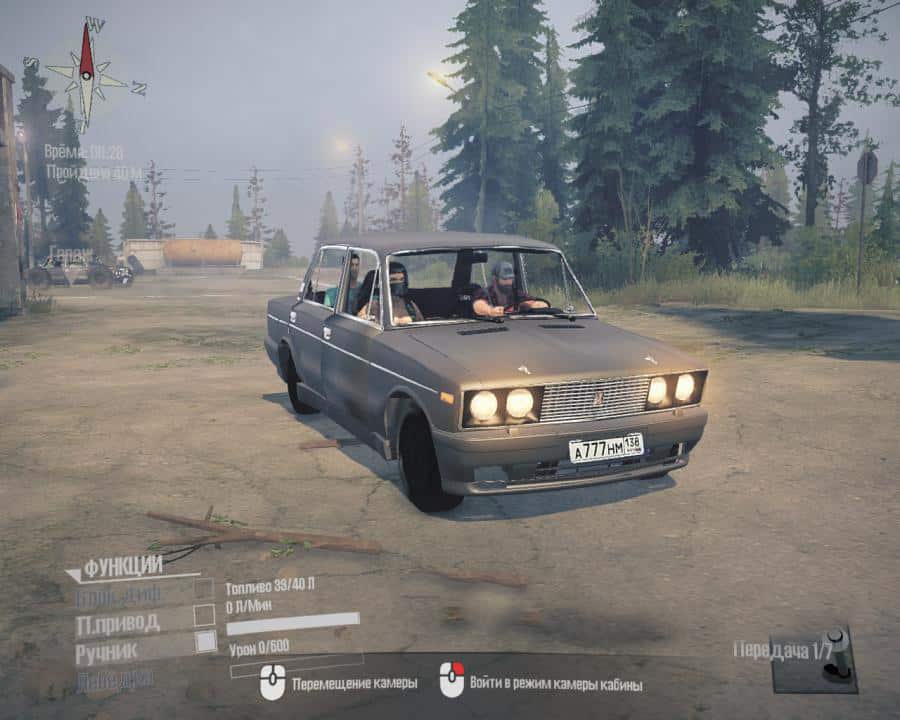Toggle the greyed-out differential lock checkbox
Screen dimensions: 900x720
pos(204,589)
